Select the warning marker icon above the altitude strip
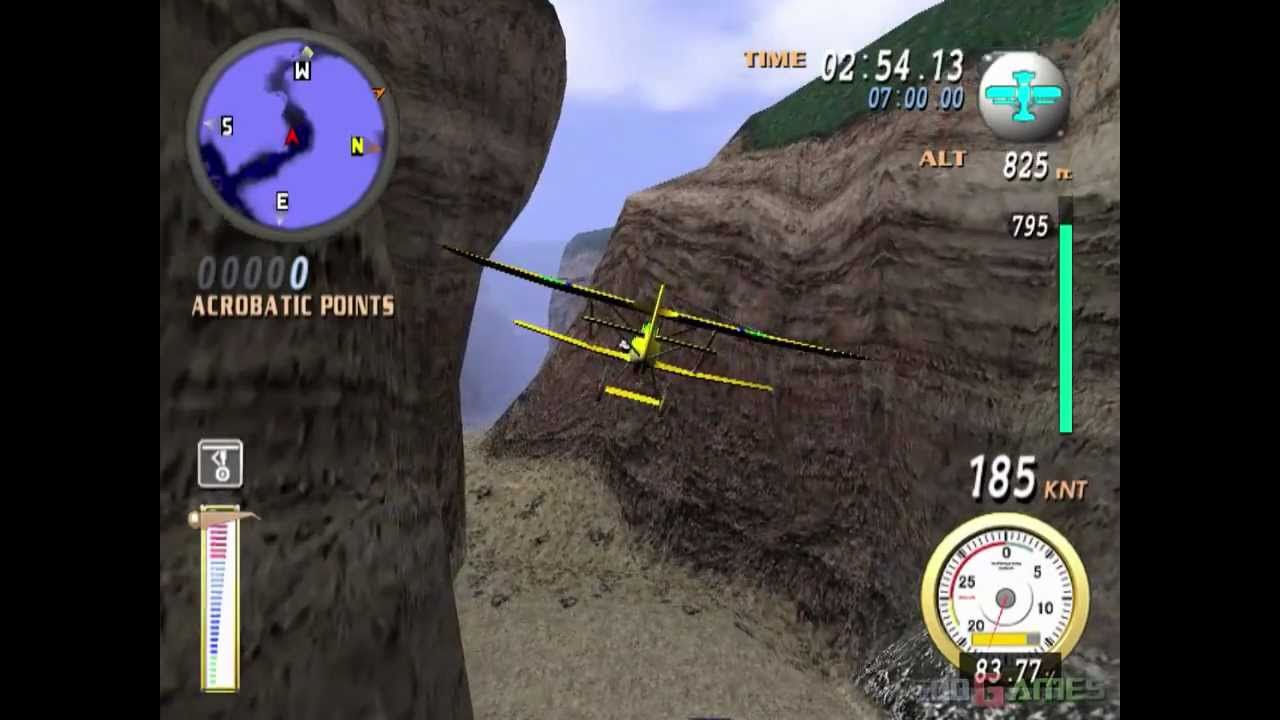 click(x=219, y=463)
